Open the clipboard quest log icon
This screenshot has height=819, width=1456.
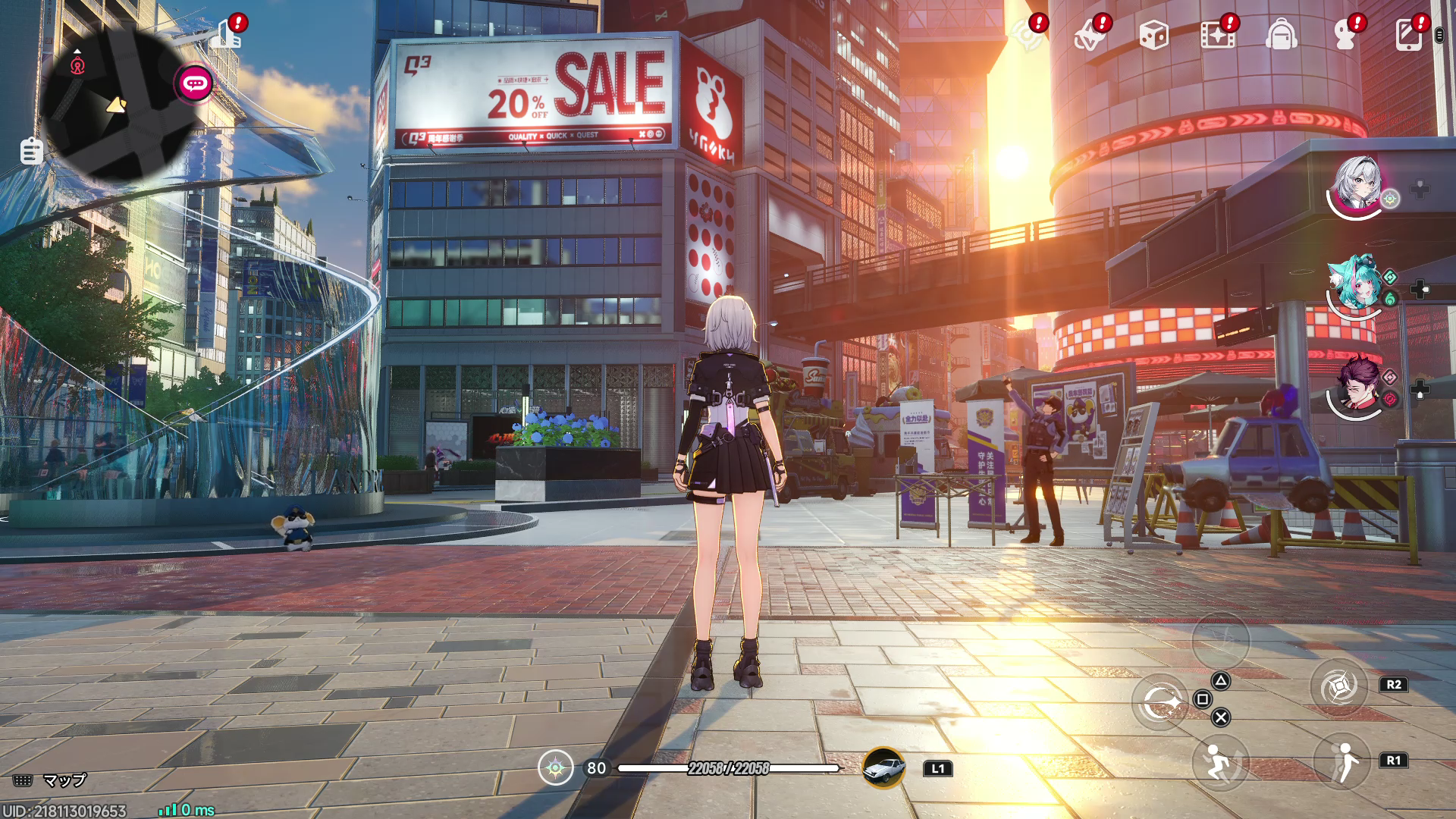pyautogui.click(x=31, y=152)
